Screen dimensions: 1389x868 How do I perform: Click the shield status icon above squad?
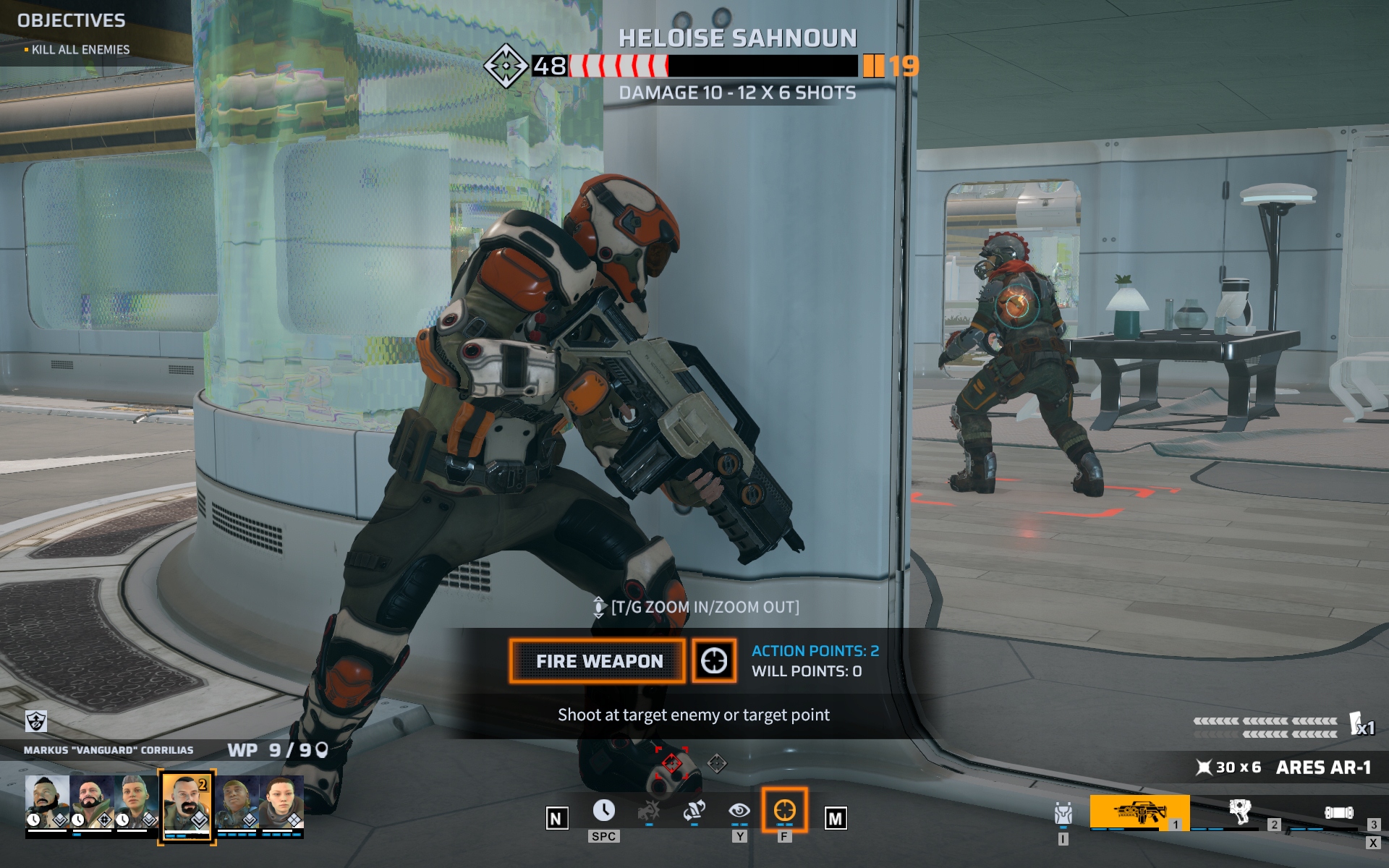pos(36,720)
